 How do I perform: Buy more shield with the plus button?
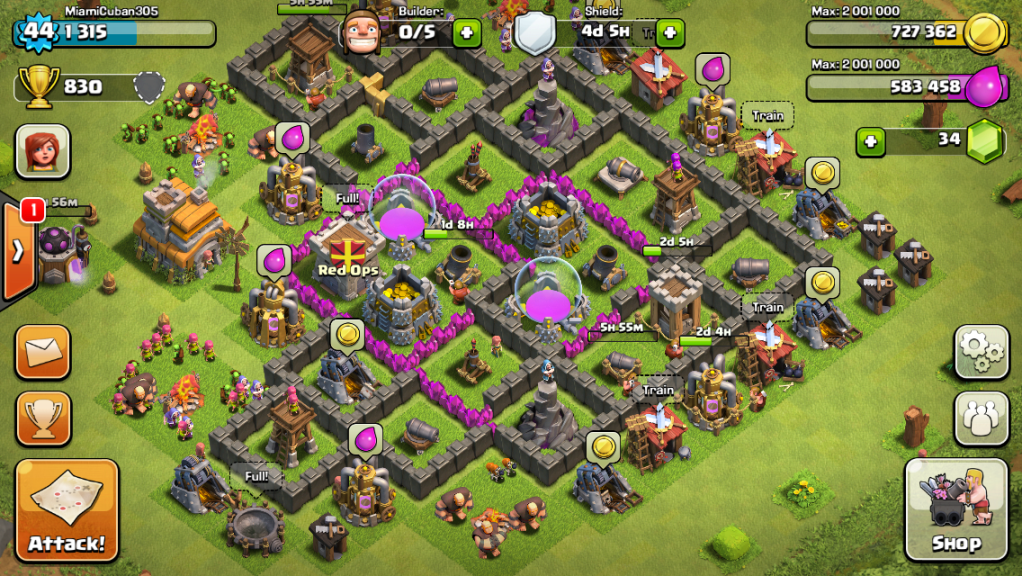[669, 33]
